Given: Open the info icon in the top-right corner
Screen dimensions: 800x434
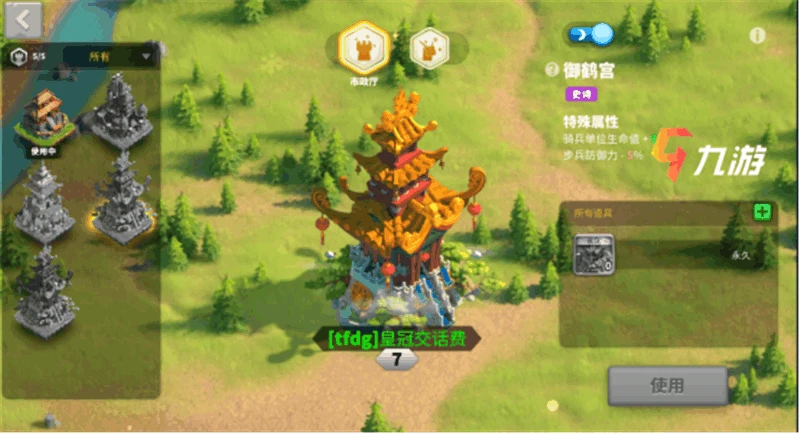Looking at the screenshot, I should [x=757, y=35].
